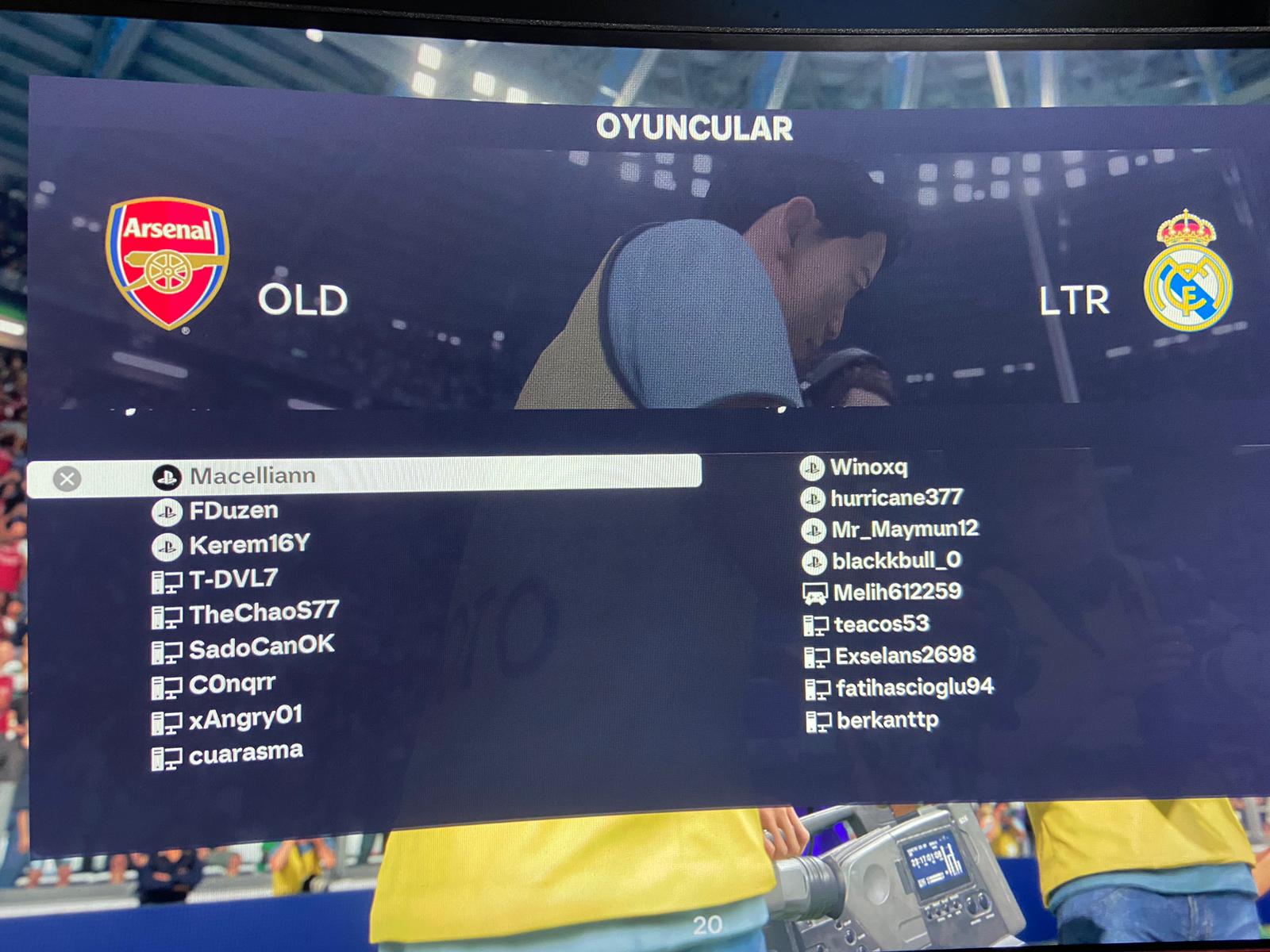Viewport: 1270px width, 952px height.
Task: Select SadoCanOK from the Arsenal side
Action: pos(261,647)
